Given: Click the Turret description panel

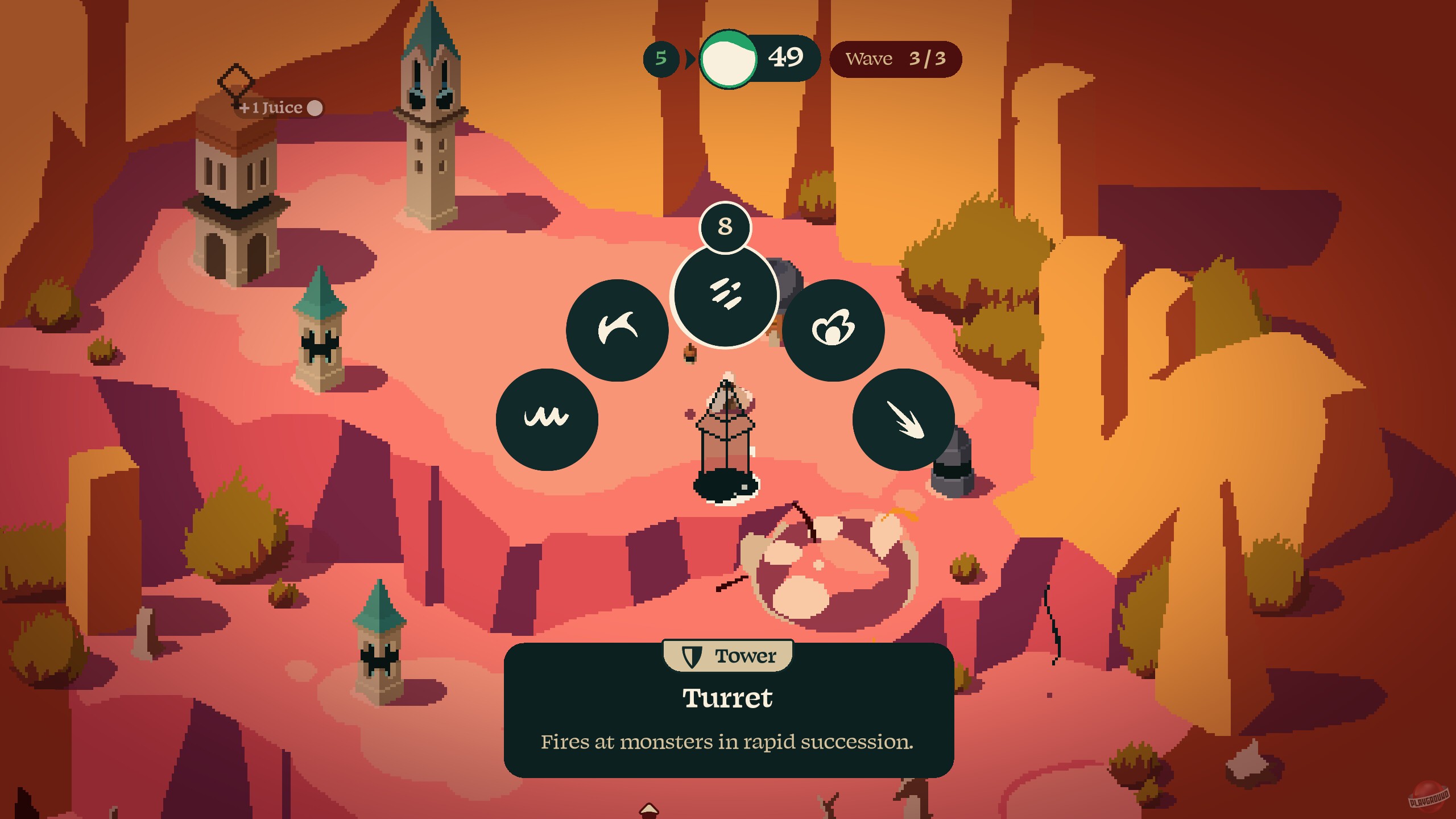Looking at the screenshot, I should click(727, 714).
